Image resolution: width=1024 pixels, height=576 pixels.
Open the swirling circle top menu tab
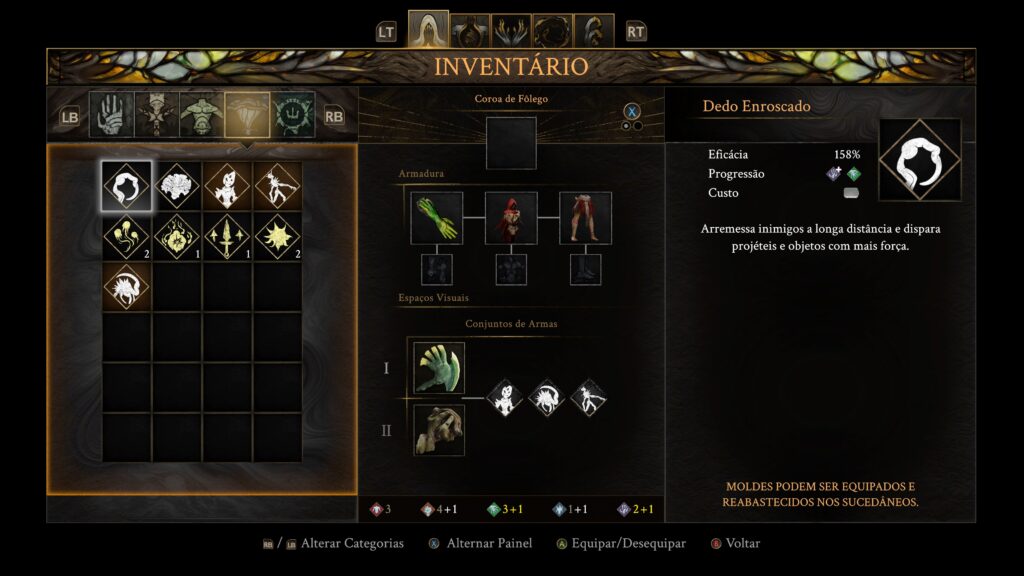click(552, 31)
